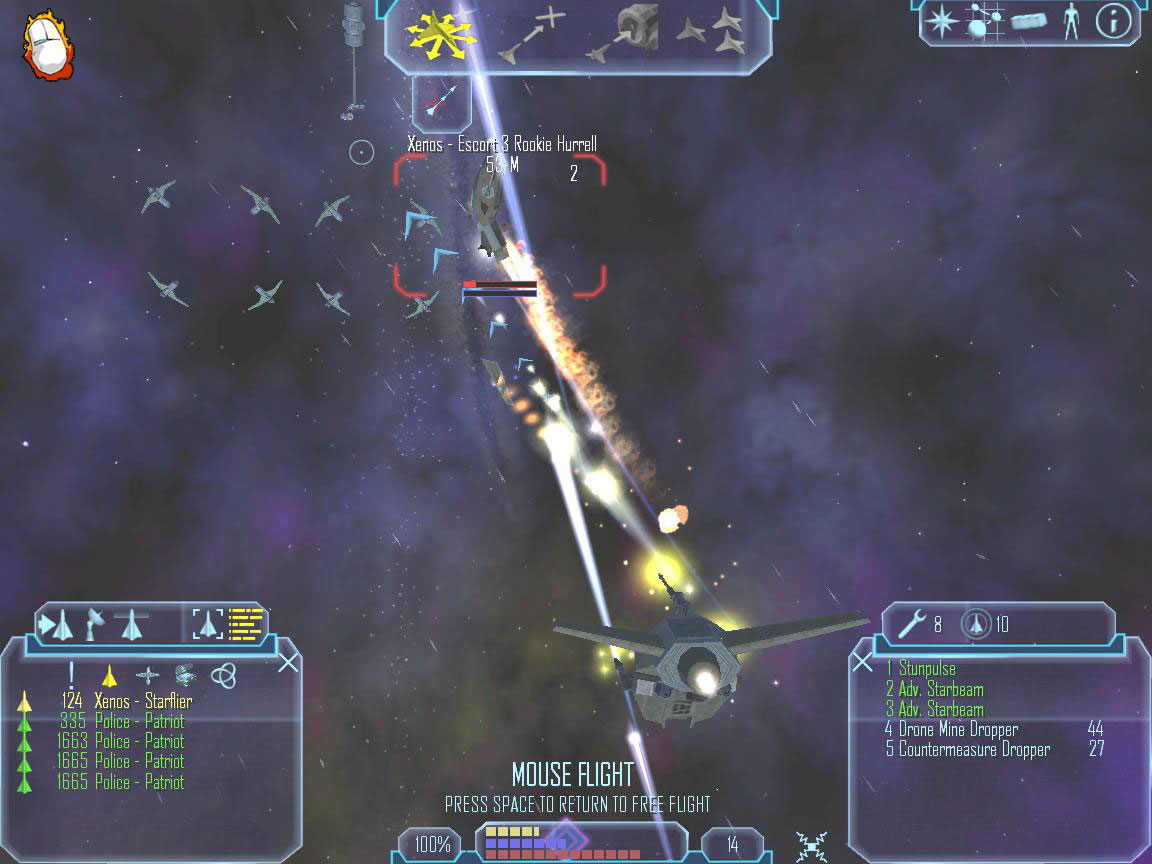Image resolution: width=1152 pixels, height=864 pixels.
Task: Activate the Go To maneuver icon
Action: (x=533, y=34)
